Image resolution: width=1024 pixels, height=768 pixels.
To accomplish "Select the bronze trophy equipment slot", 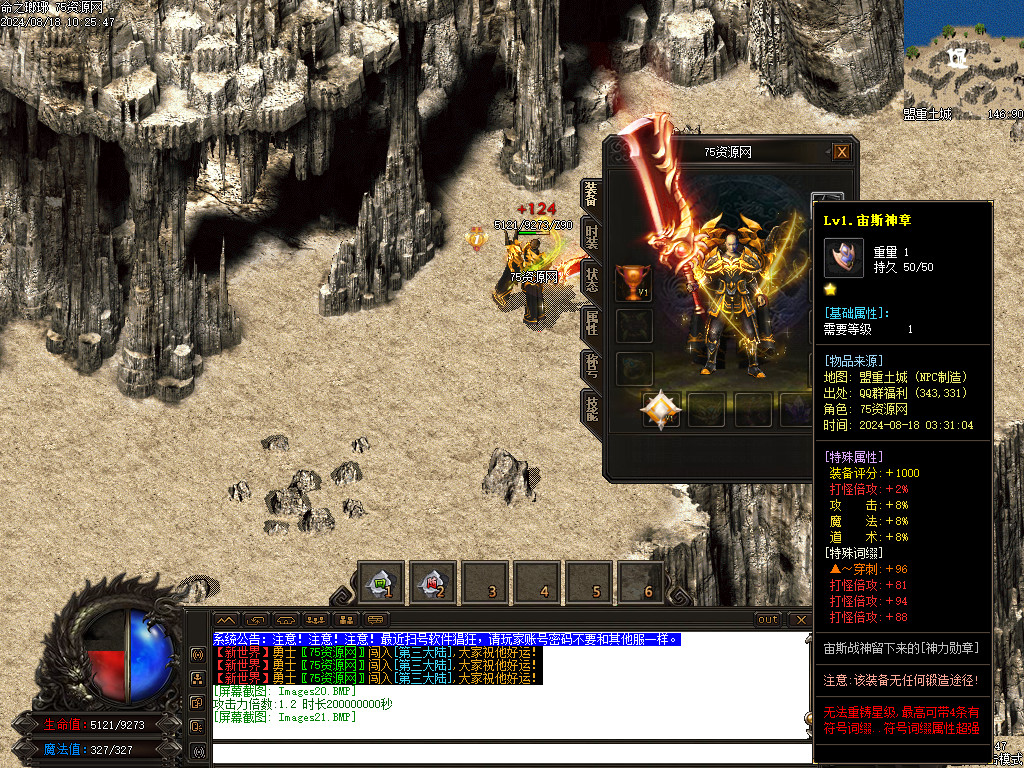I will 633,283.
